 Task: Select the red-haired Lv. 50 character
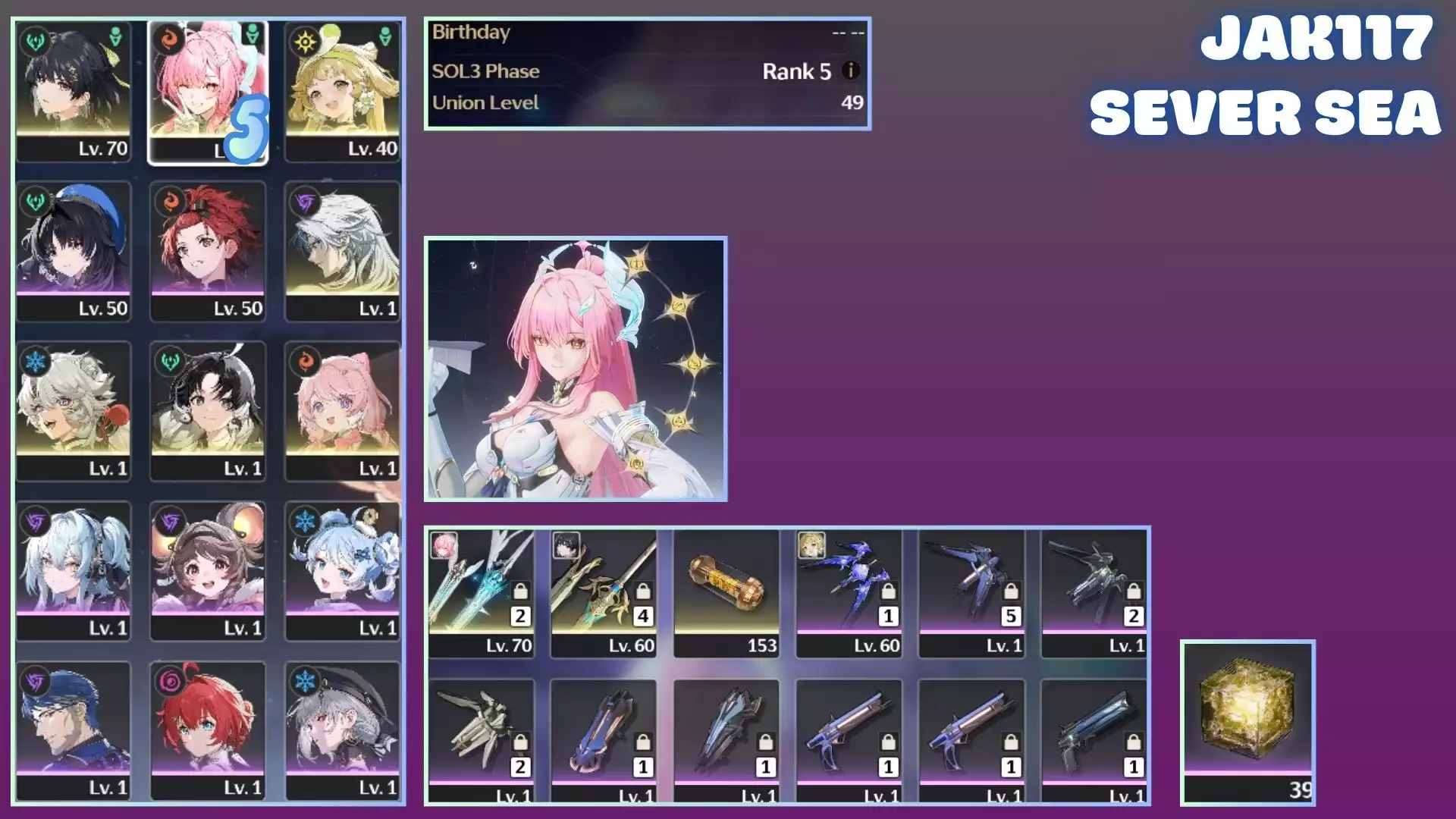[207, 251]
